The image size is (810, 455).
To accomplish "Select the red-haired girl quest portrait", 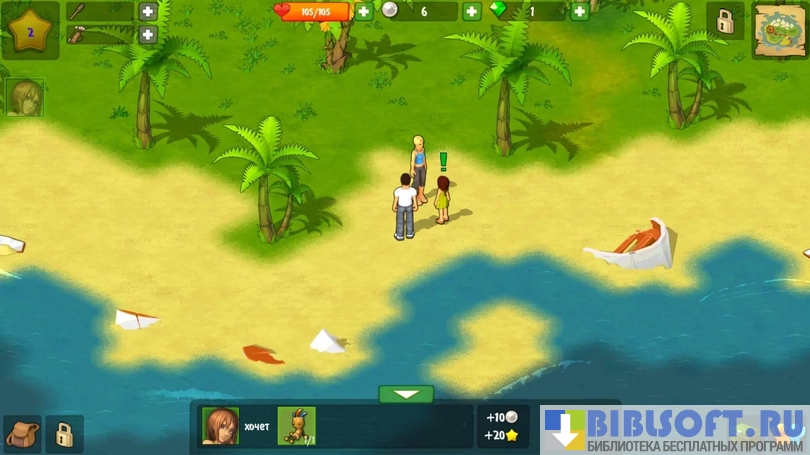I will pos(220,426).
